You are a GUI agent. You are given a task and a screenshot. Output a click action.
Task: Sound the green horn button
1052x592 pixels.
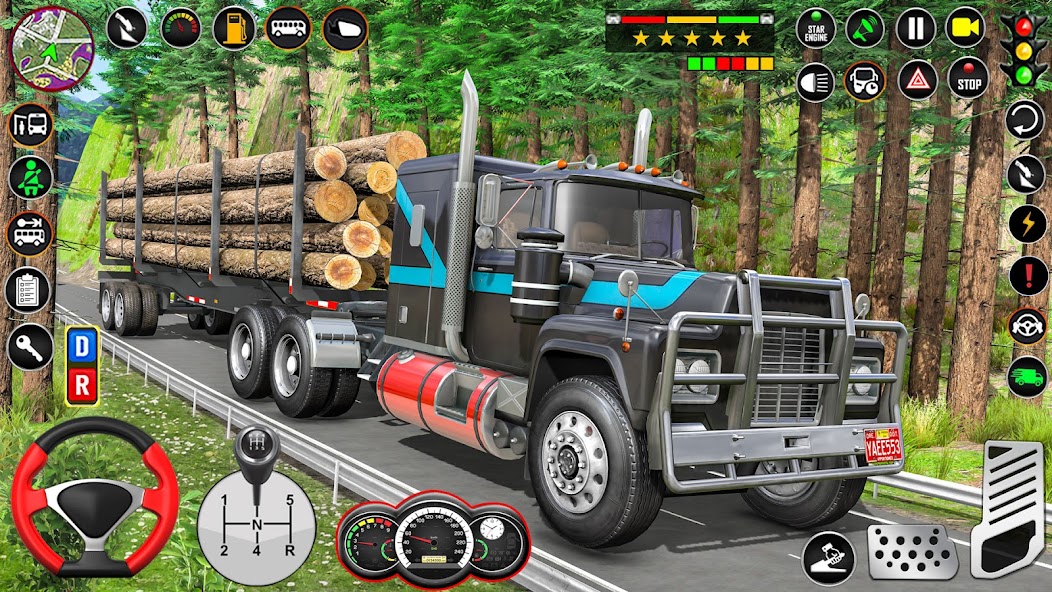point(865,28)
